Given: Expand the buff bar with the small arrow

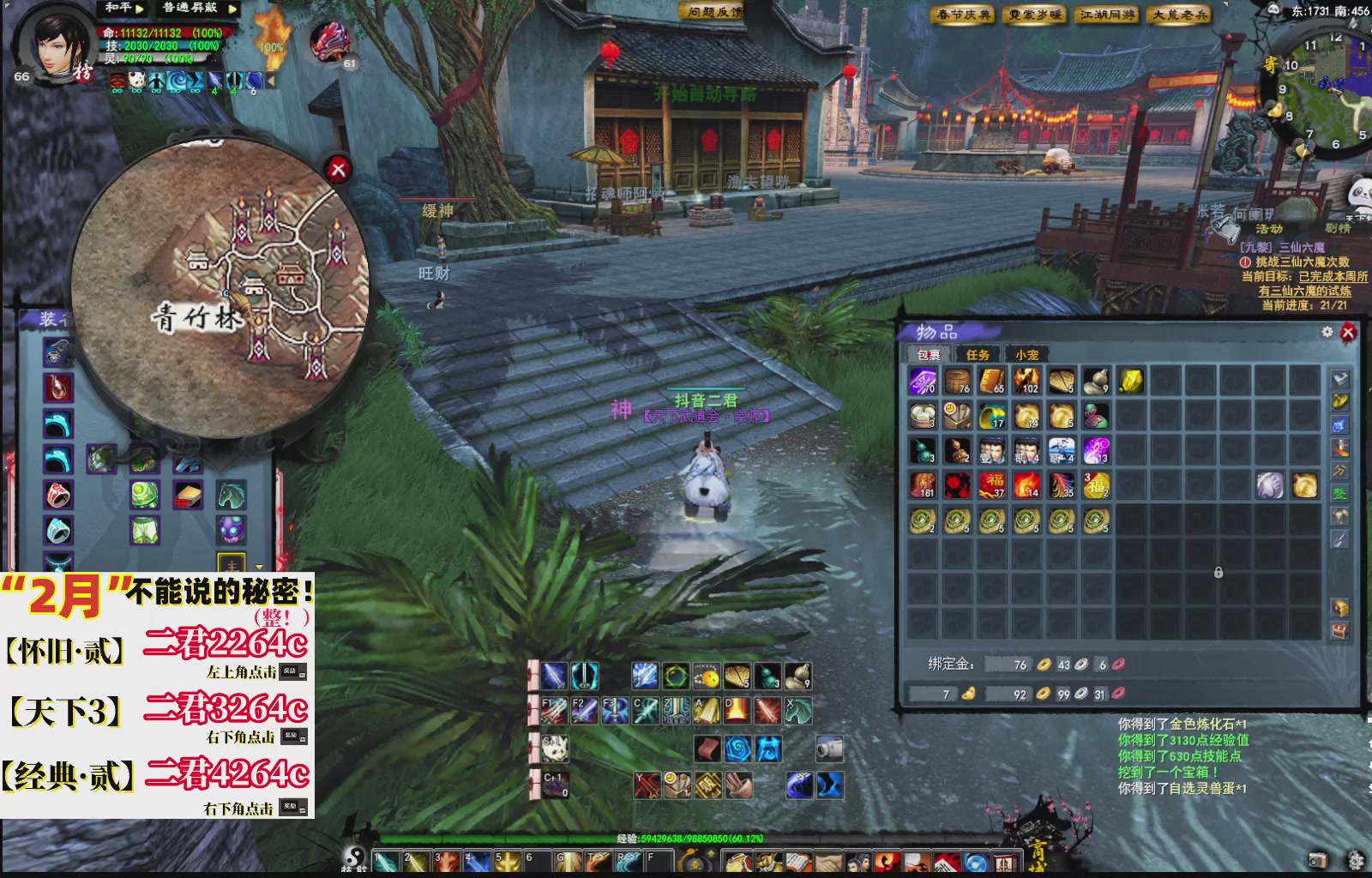Looking at the screenshot, I should coord(271,81).
